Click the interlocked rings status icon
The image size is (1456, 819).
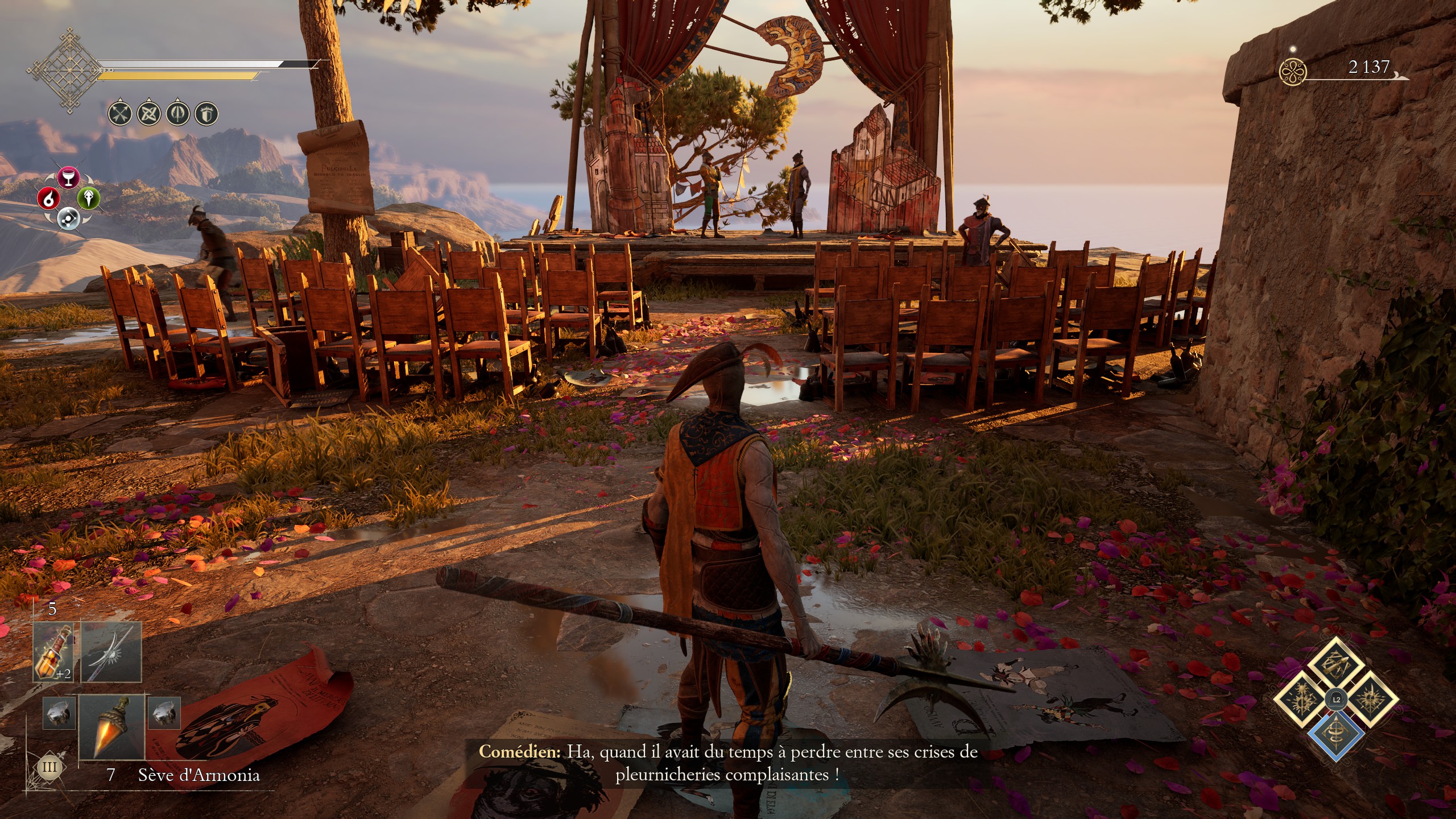click(148, 114)
